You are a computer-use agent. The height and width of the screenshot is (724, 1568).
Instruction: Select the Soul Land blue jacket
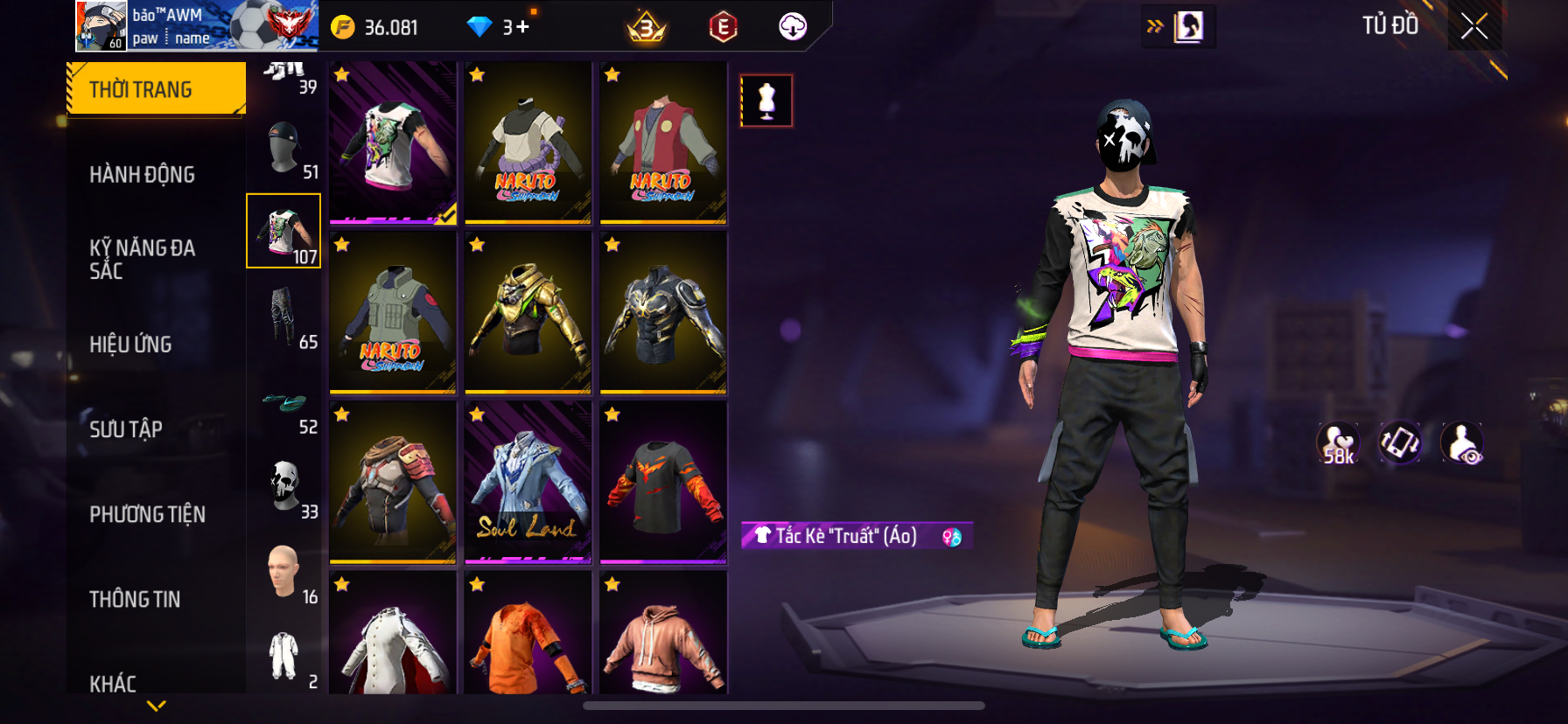pyautogui.click(x=528, y=481)
